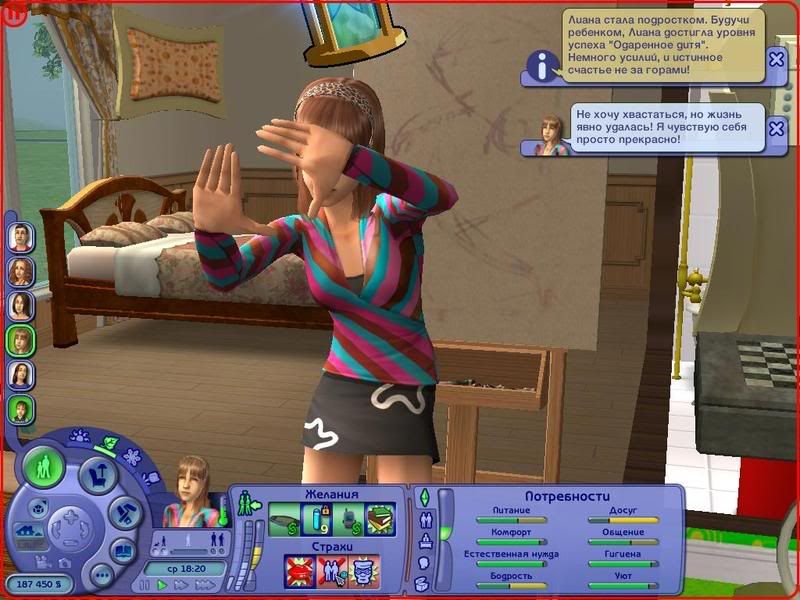
Task: Activate Live mode green button
Action: 44,467
